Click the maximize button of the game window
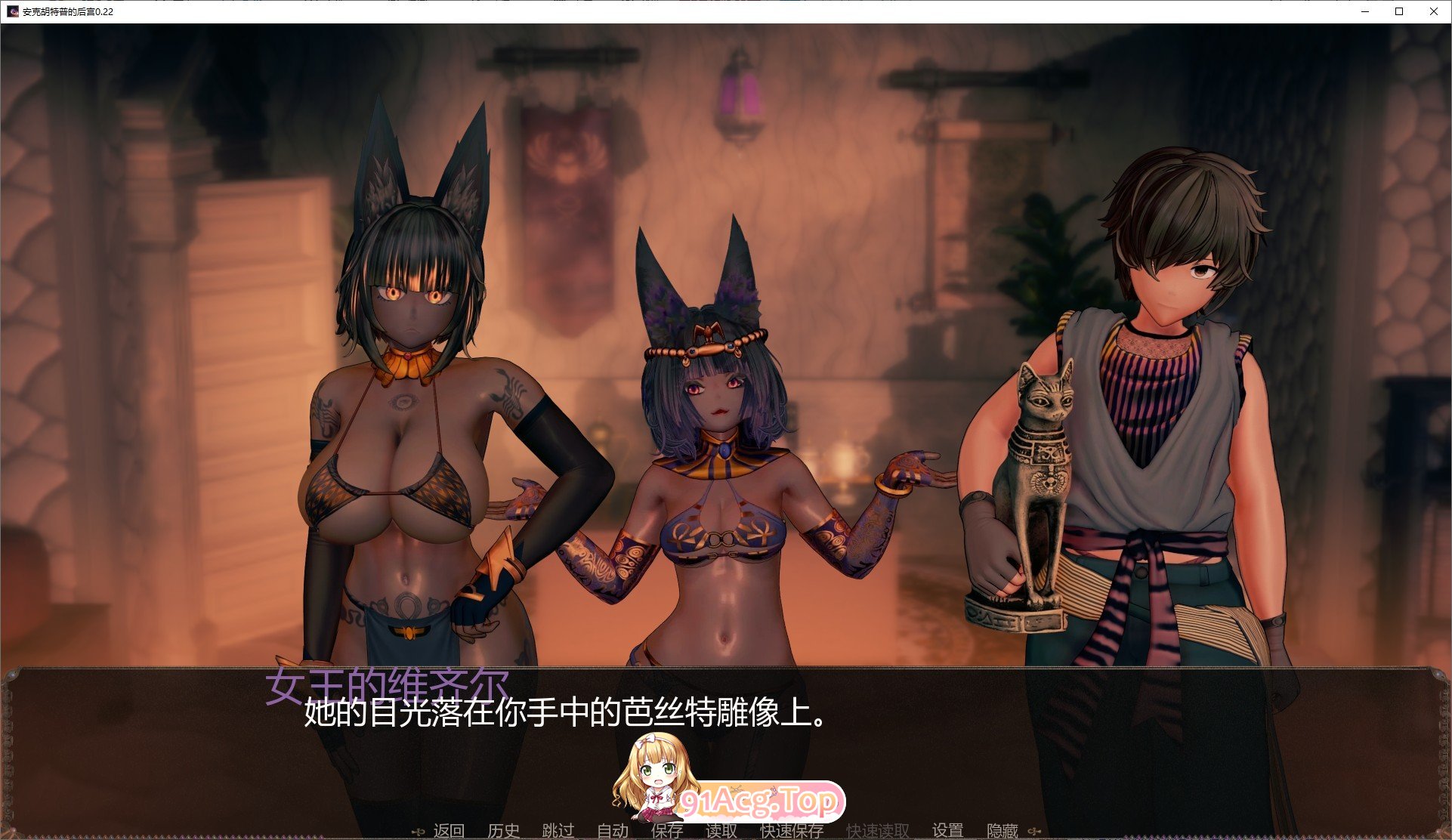 (1398, 12)
